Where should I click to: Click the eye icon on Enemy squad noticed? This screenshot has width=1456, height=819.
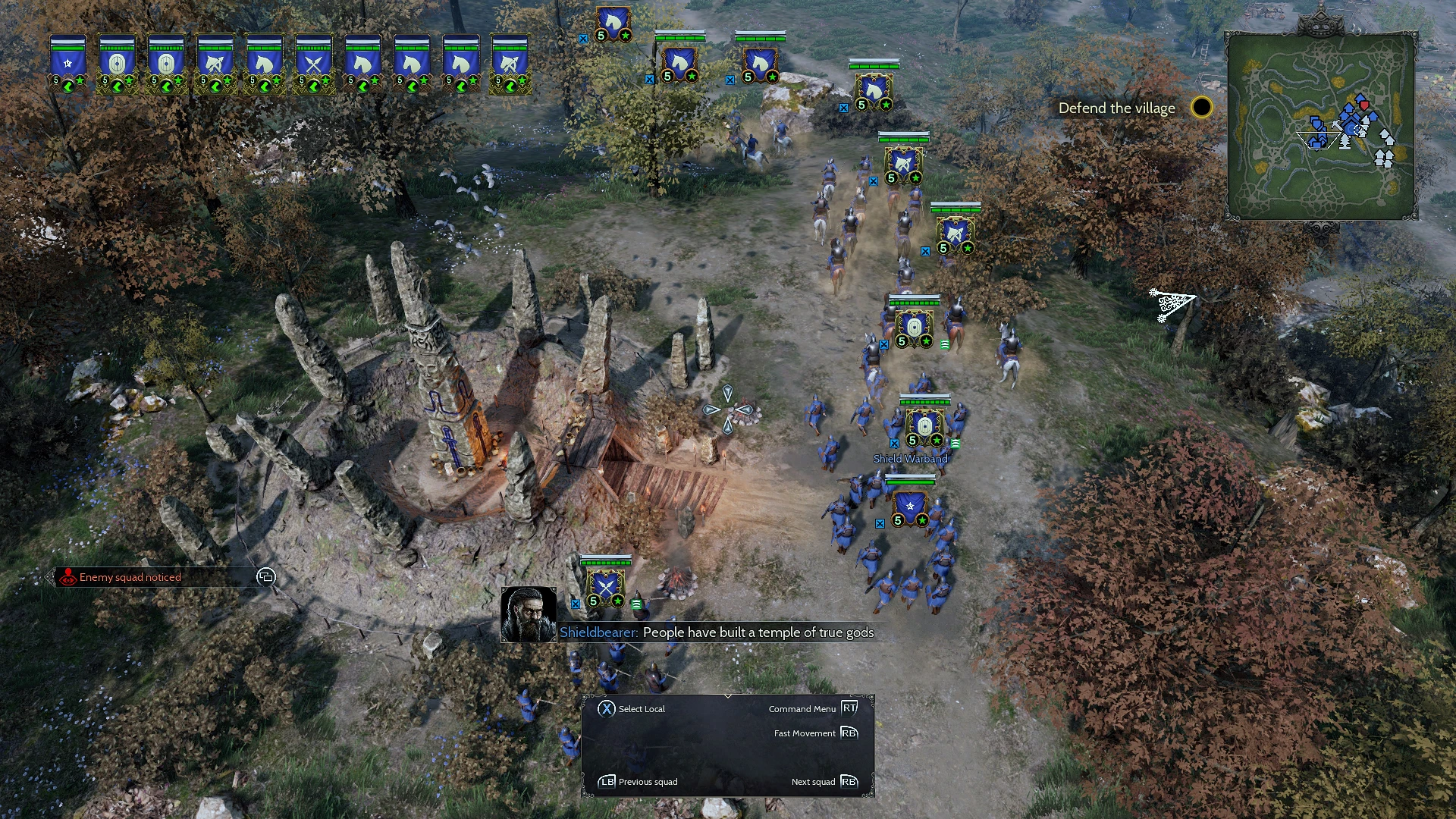[67, 577]
